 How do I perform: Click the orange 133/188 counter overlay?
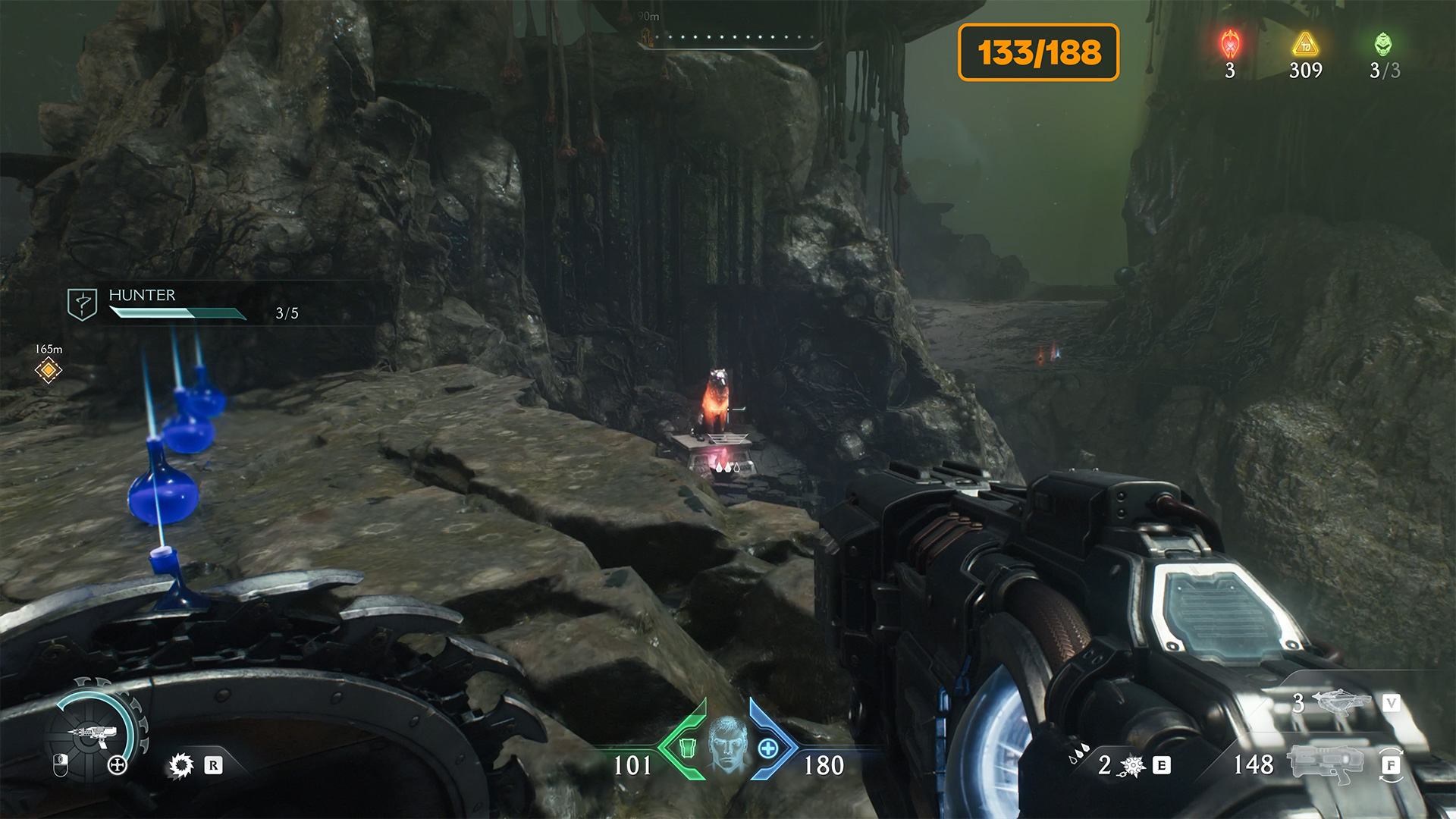(x=1038, y=52)
